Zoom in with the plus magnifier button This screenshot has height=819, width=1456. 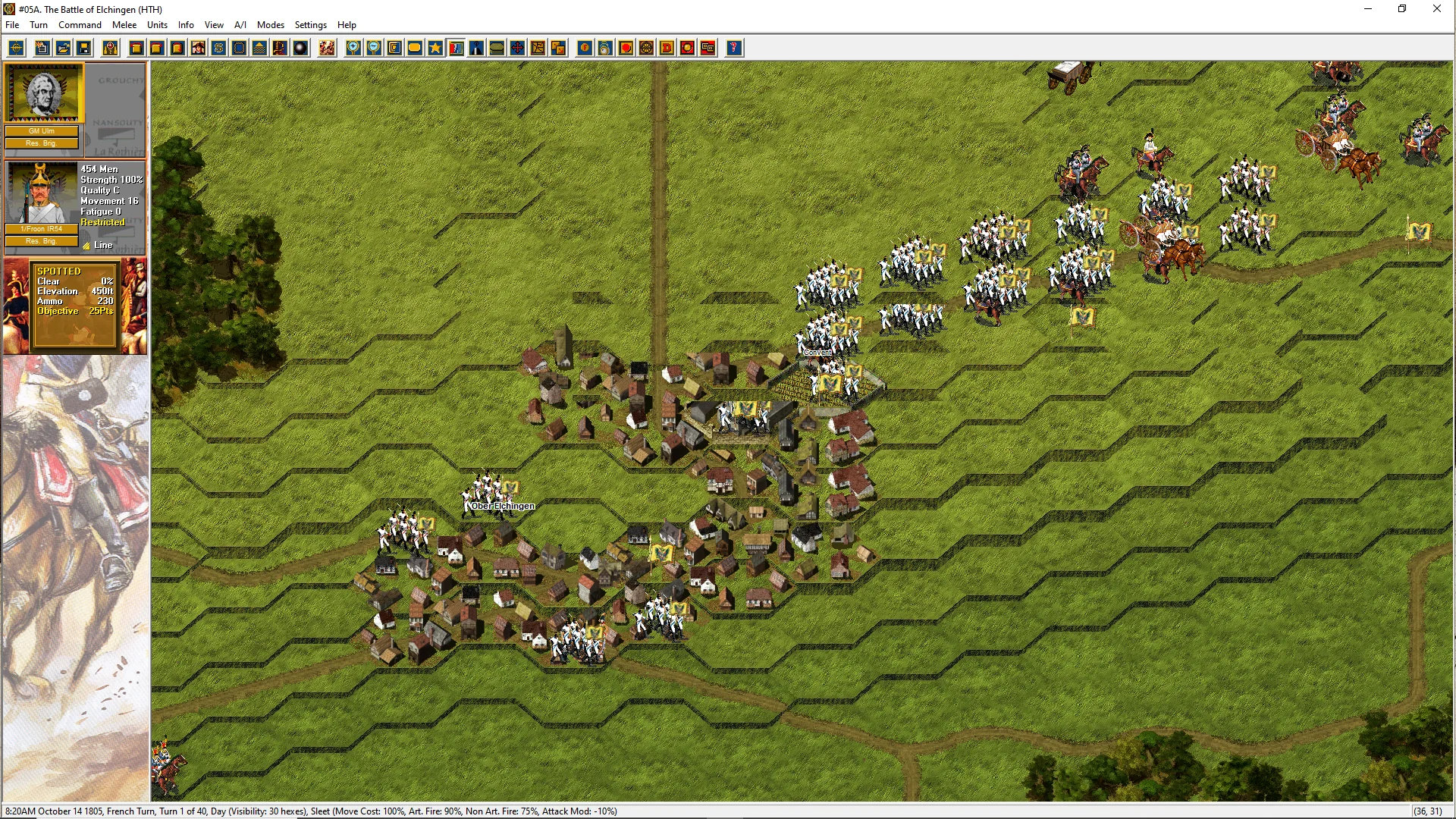[x=353, y=49]
